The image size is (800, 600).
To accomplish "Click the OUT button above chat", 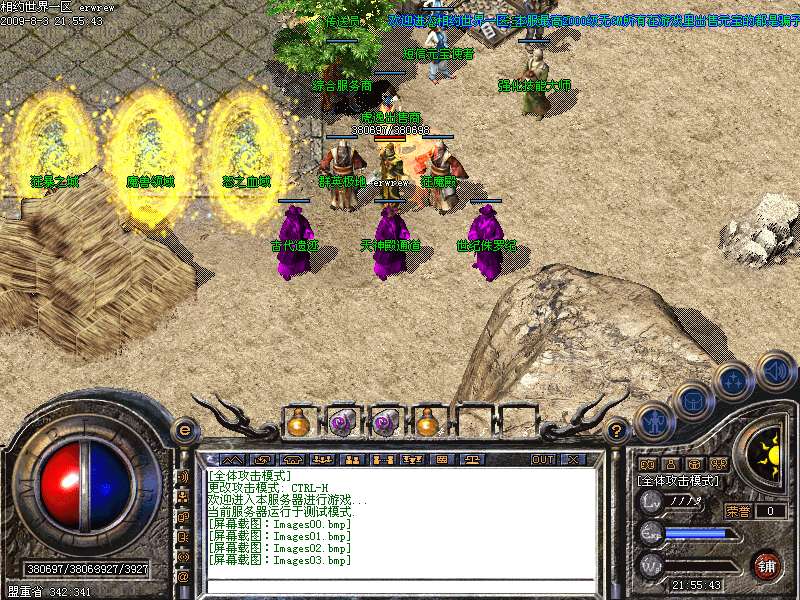I will tap(543, 460).
